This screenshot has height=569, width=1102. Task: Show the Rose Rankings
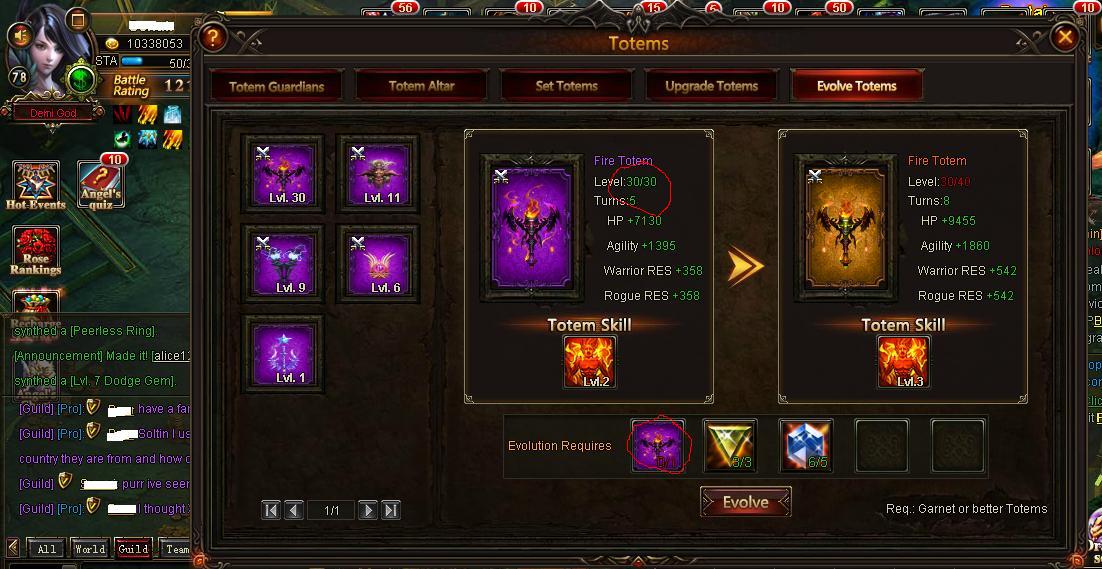(35, 251)
